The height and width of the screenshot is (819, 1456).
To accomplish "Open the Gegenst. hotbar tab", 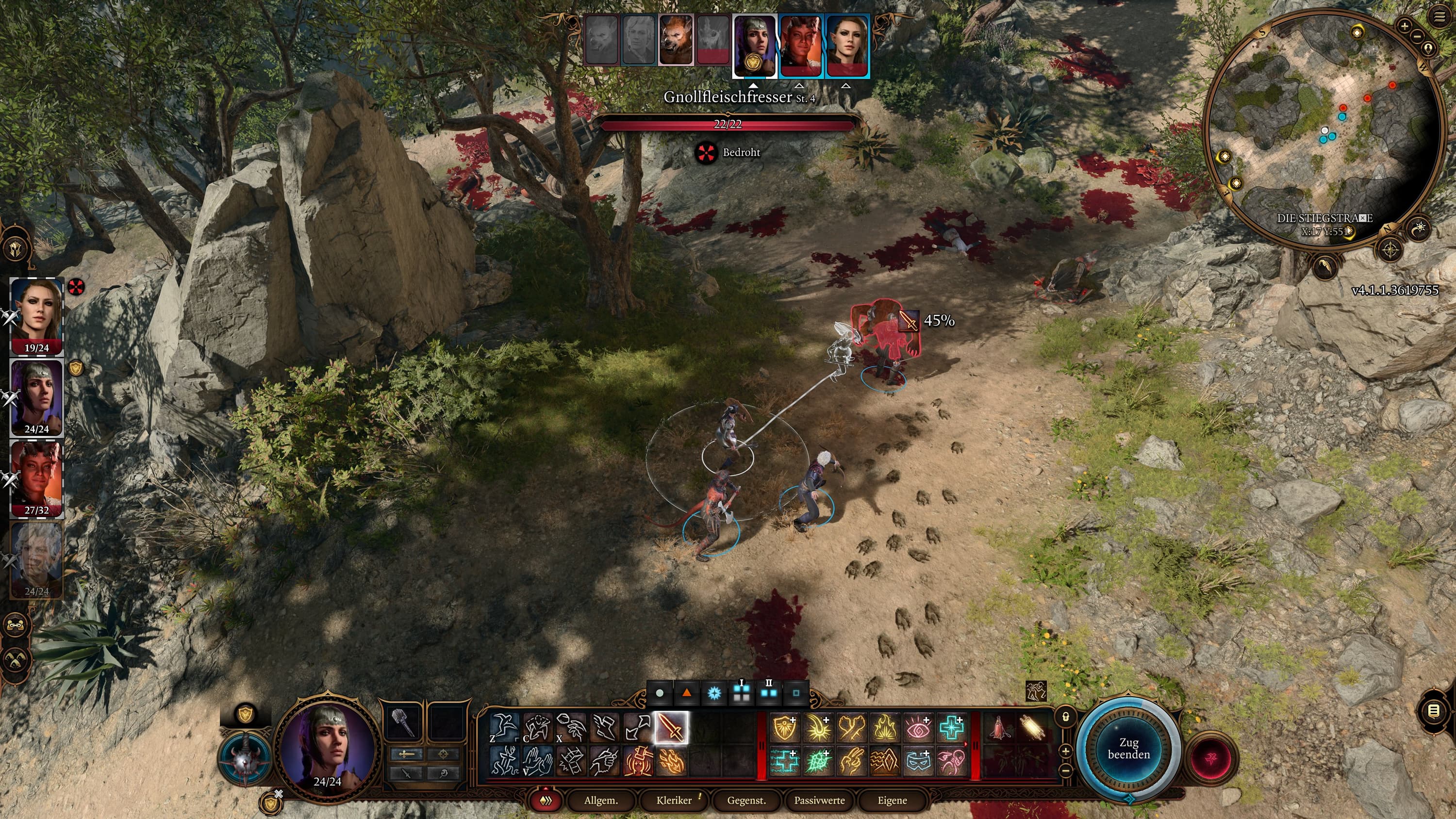I will click(x=746, y=801).
